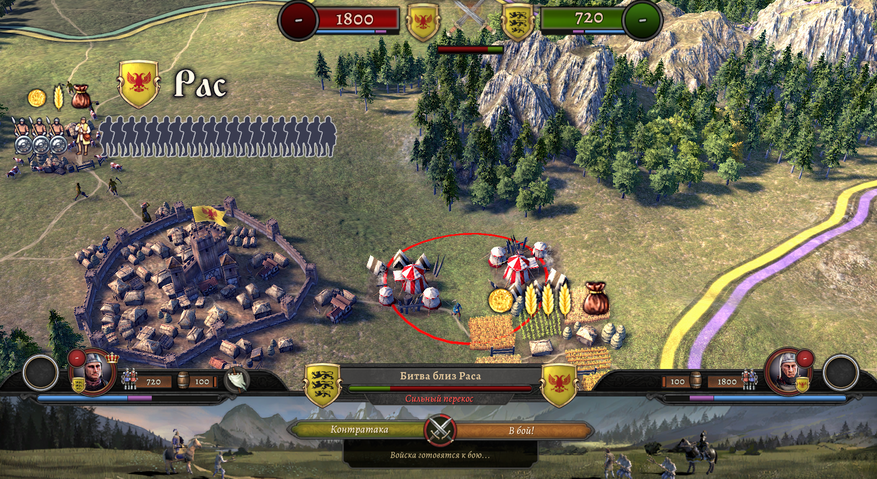This screenshot has height=479, width=877.
Task: Click the gold coin icon above the garrison
Action: point(37,98)
